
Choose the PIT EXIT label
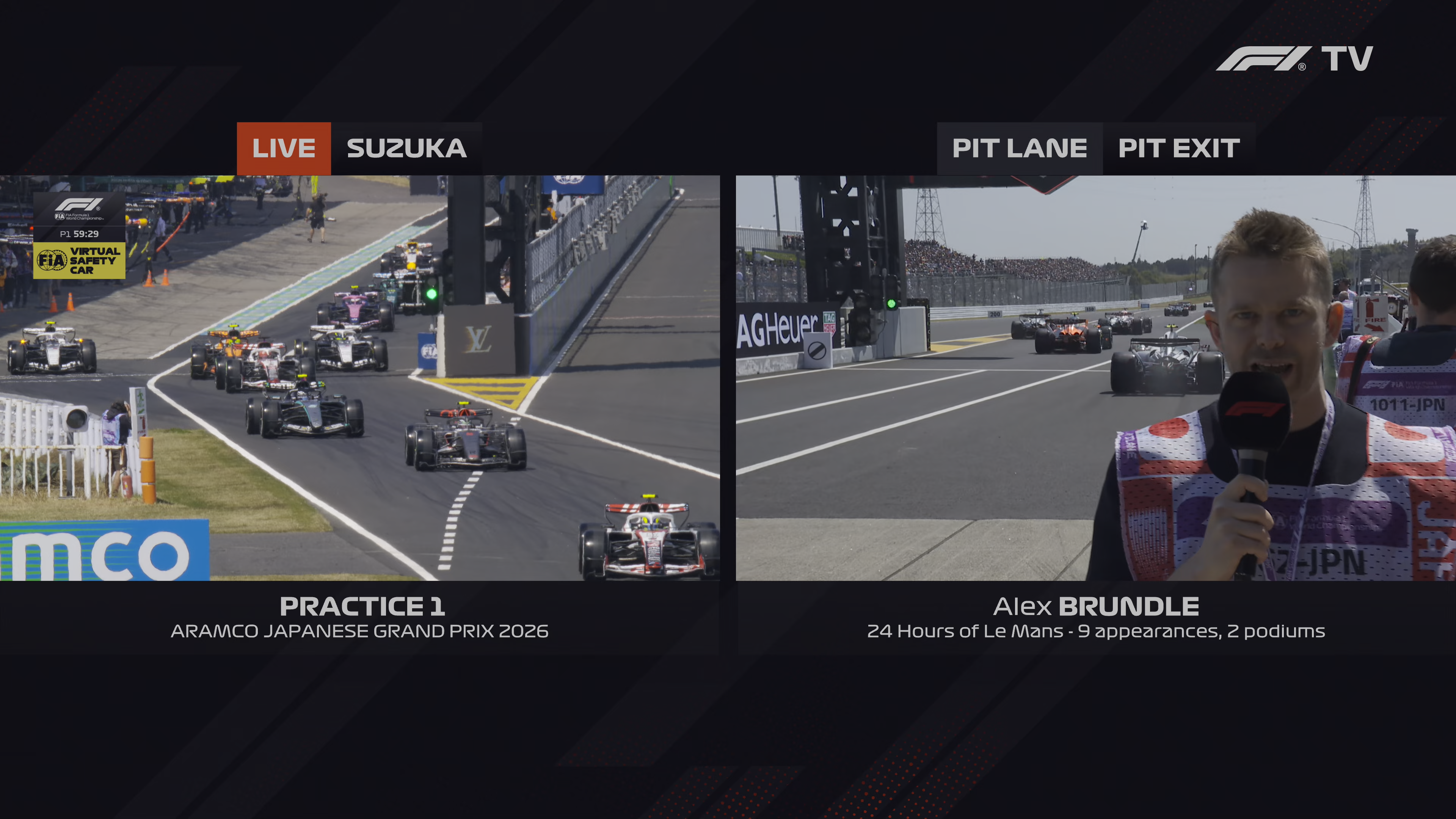tap(1178, 149)
